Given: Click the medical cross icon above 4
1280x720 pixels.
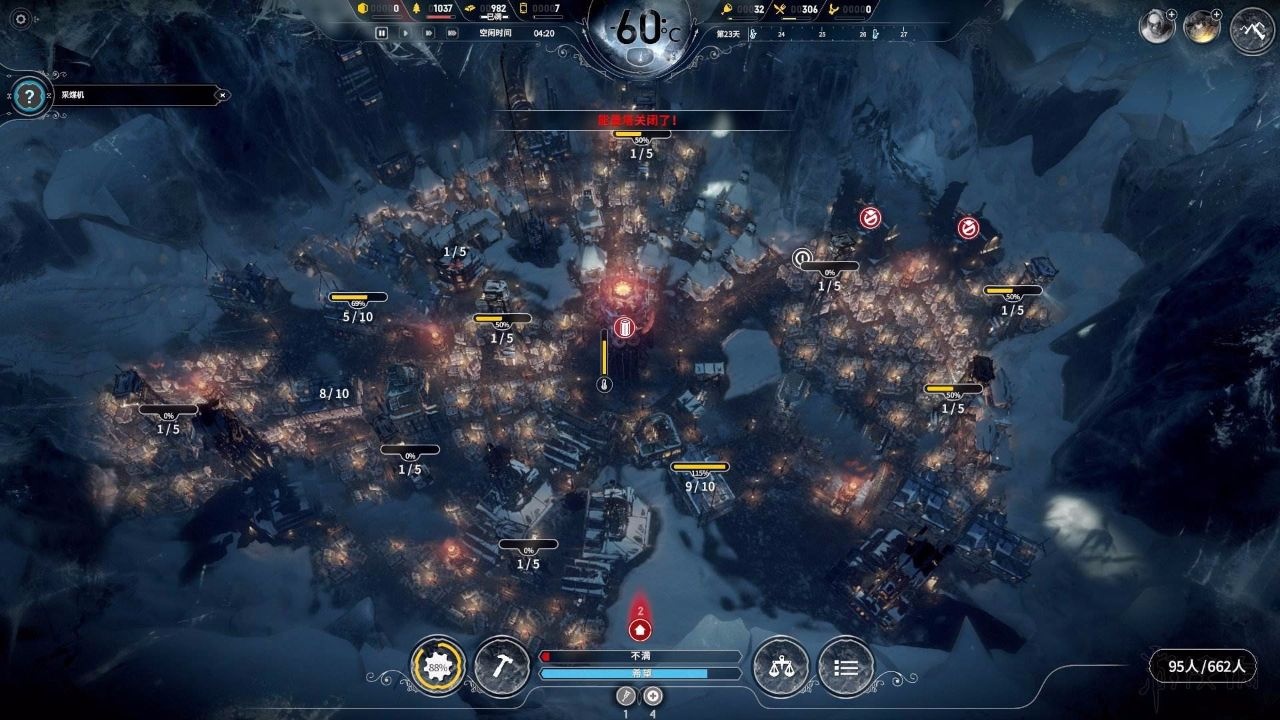Looking at the screenshot, I should 653,696.
